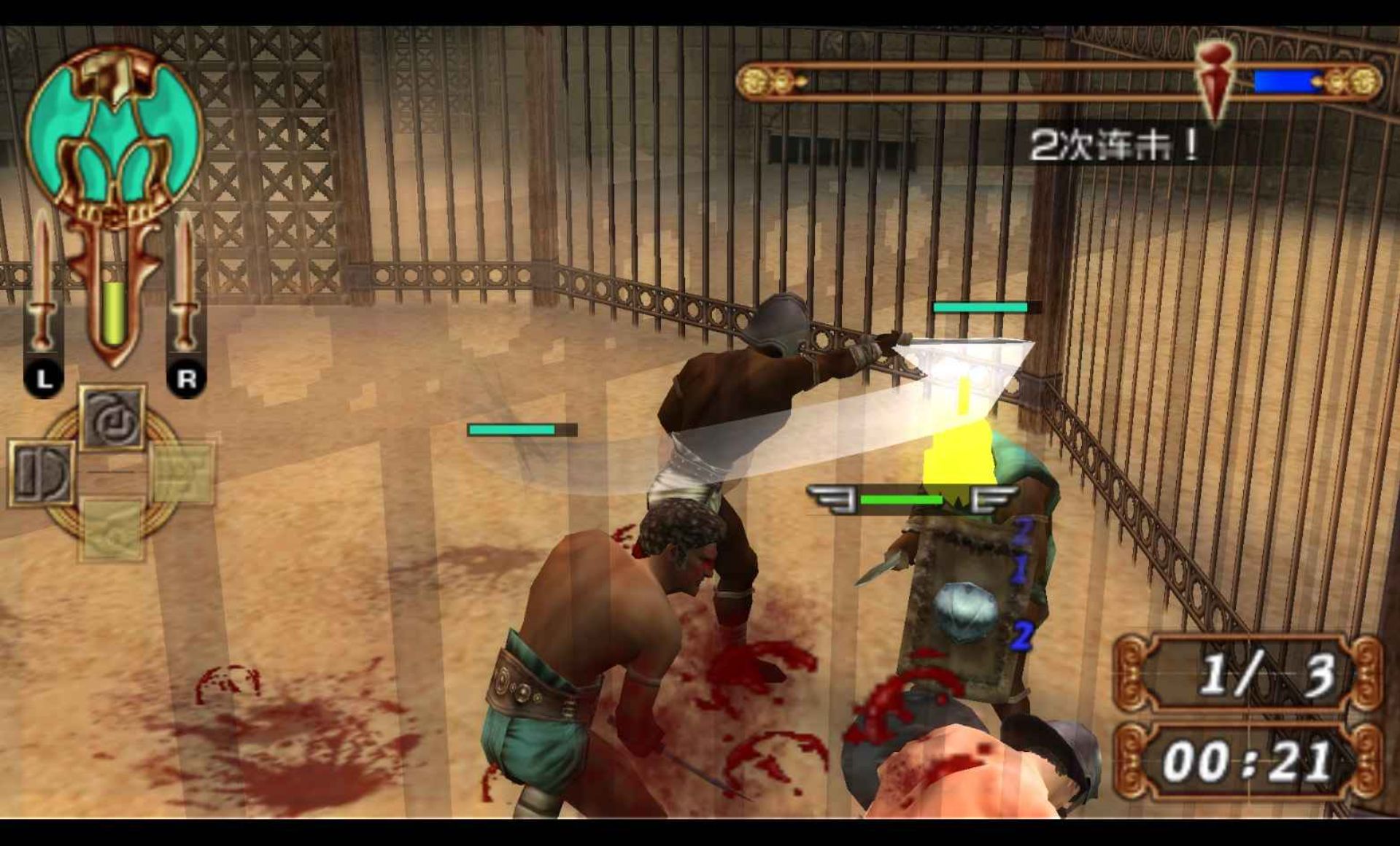Click the teal eagle emblem
Viewport: 1400px width, 846px height.
(115, 131)
